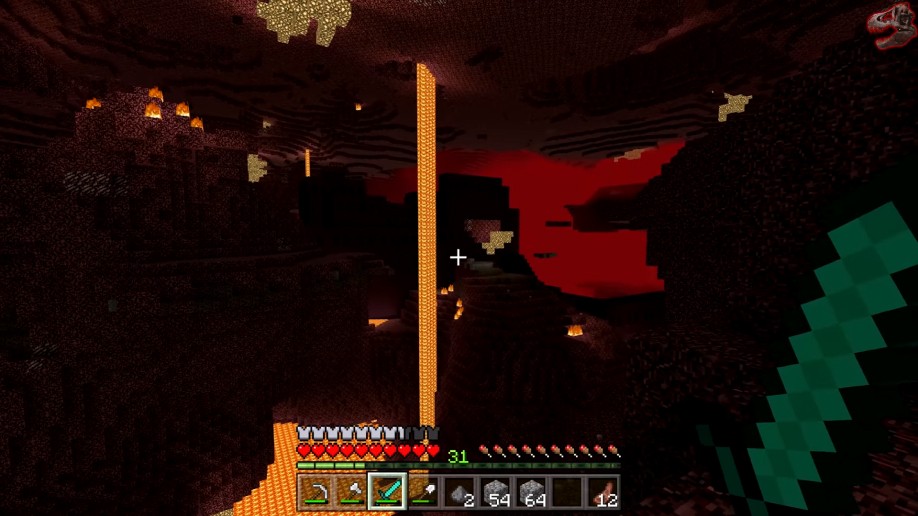Select the axe hotbar slot
The height and width of the screenshot is (516, 918).
pyautogui.click(x=351, y=492)
